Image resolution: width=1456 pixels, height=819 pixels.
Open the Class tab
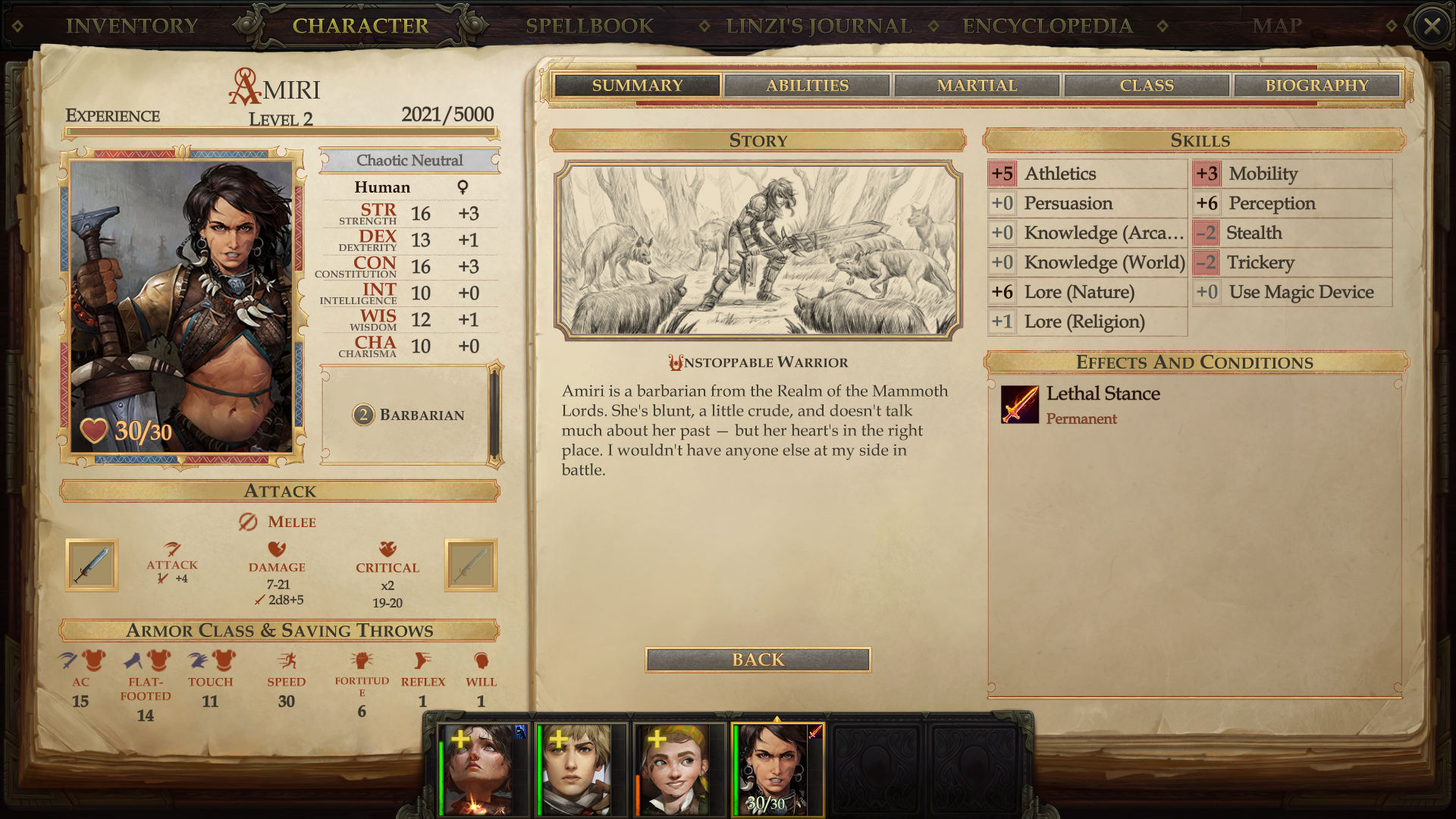[1147, 86]
